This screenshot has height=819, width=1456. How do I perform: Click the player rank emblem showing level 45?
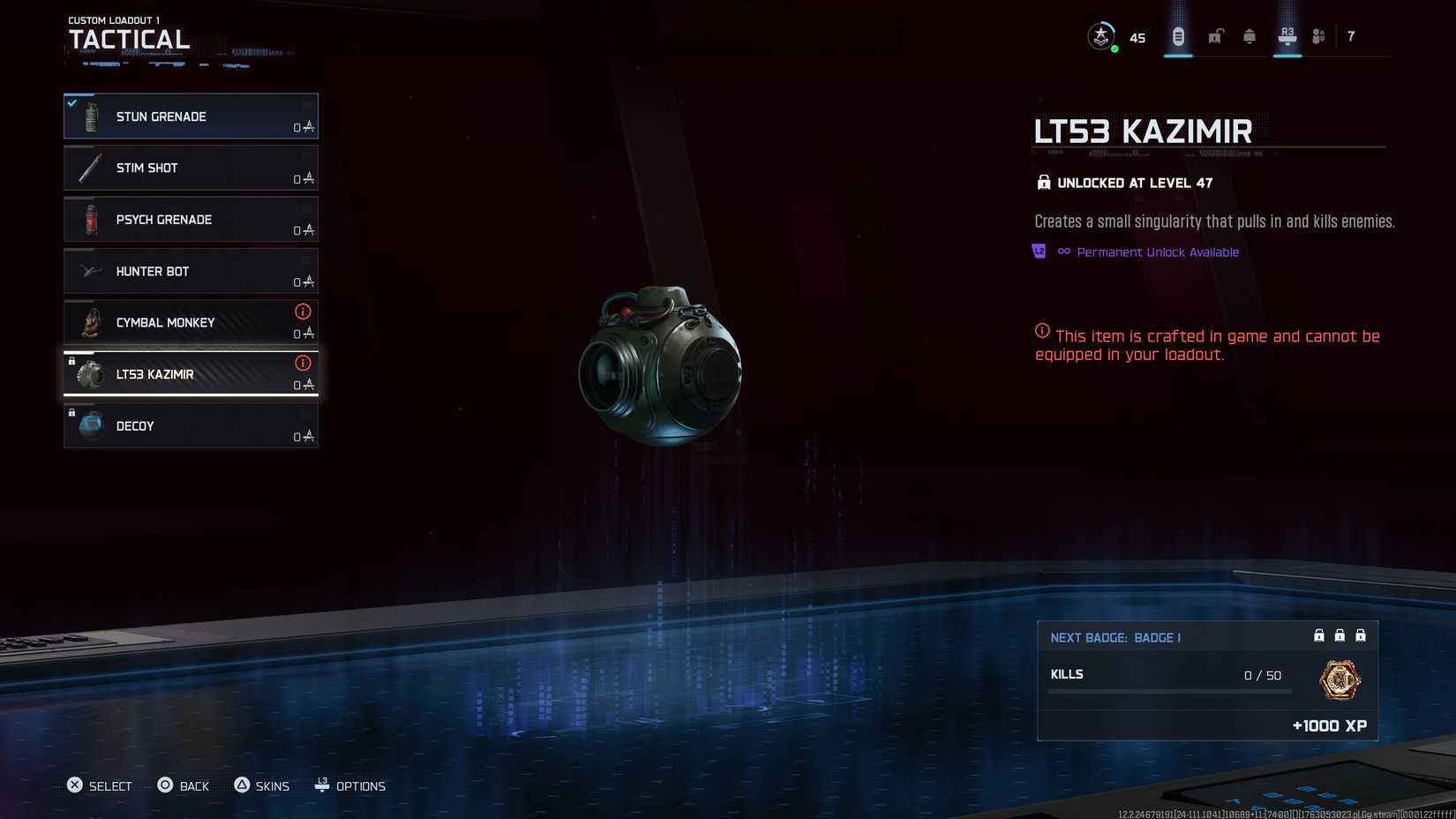[x=1101, y=35]
